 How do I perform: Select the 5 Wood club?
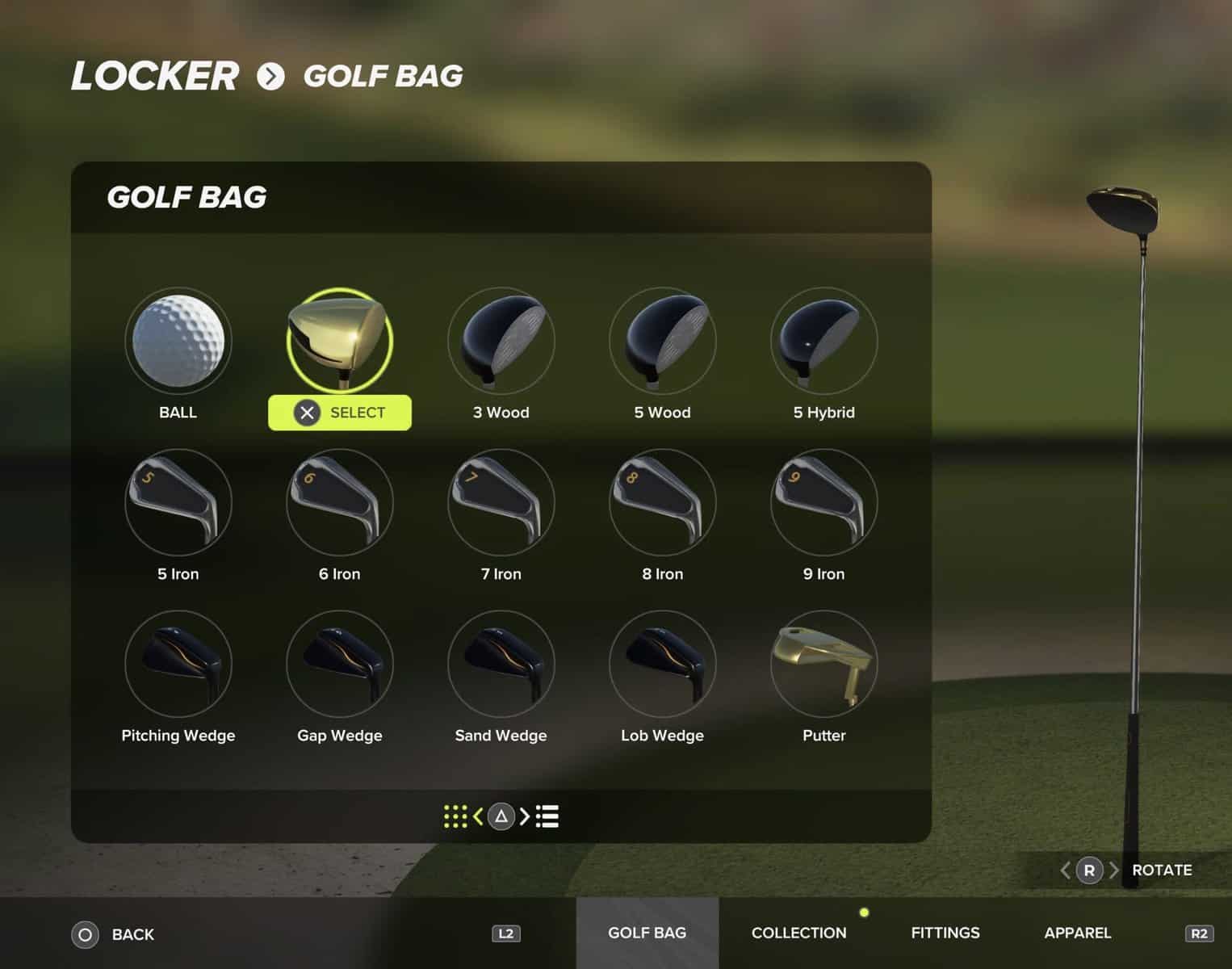point(663,341)
